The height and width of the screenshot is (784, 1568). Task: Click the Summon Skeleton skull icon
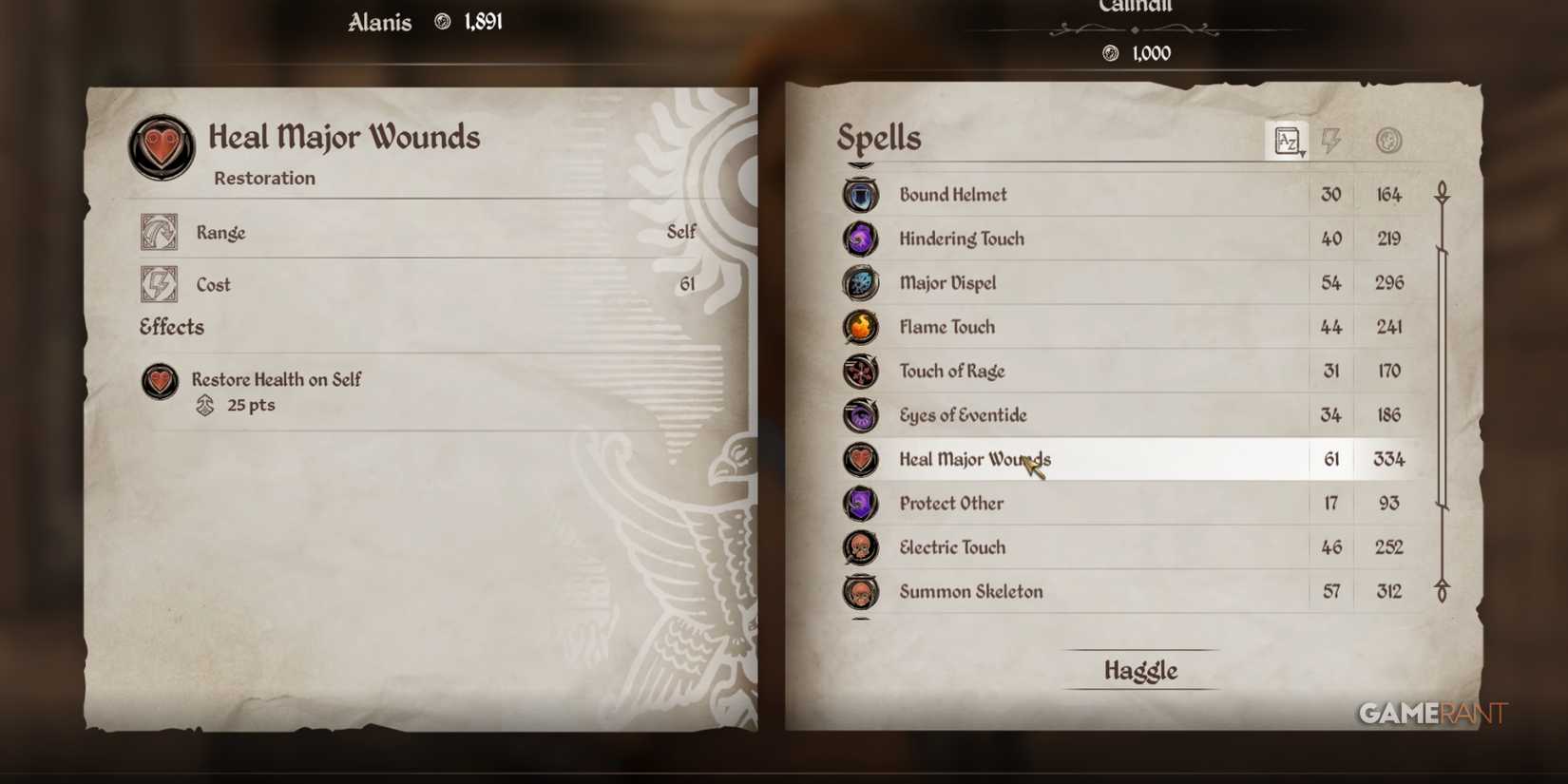[860, 591]
